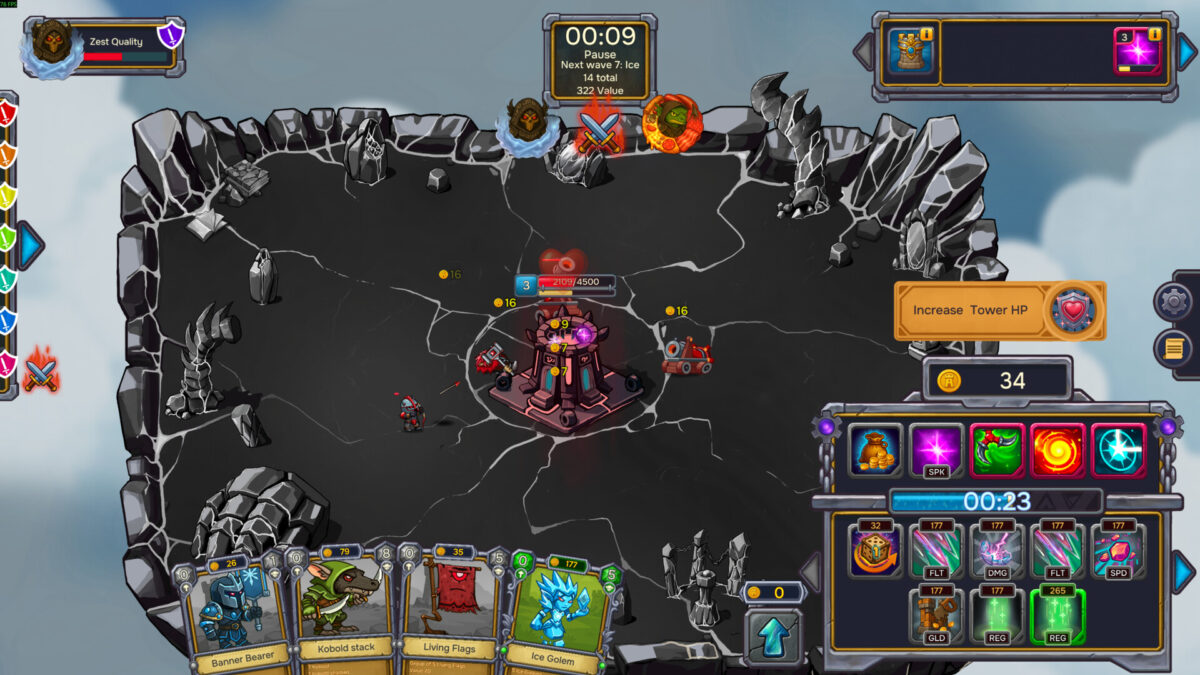
Task: Choose the Kobold stack card
Action: pos(342,610)
